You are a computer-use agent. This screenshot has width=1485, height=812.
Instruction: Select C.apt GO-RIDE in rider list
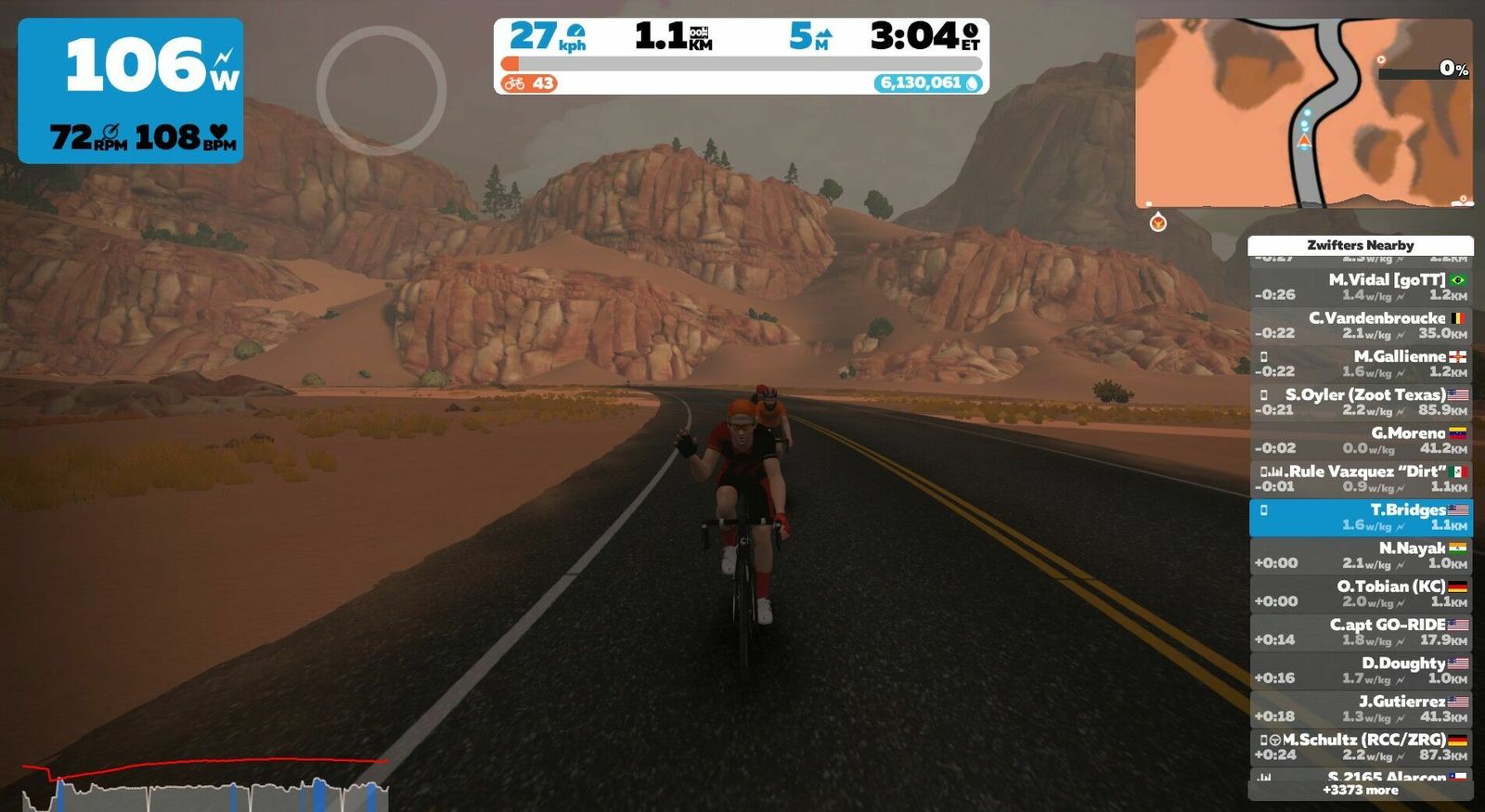click(1360, 632)
